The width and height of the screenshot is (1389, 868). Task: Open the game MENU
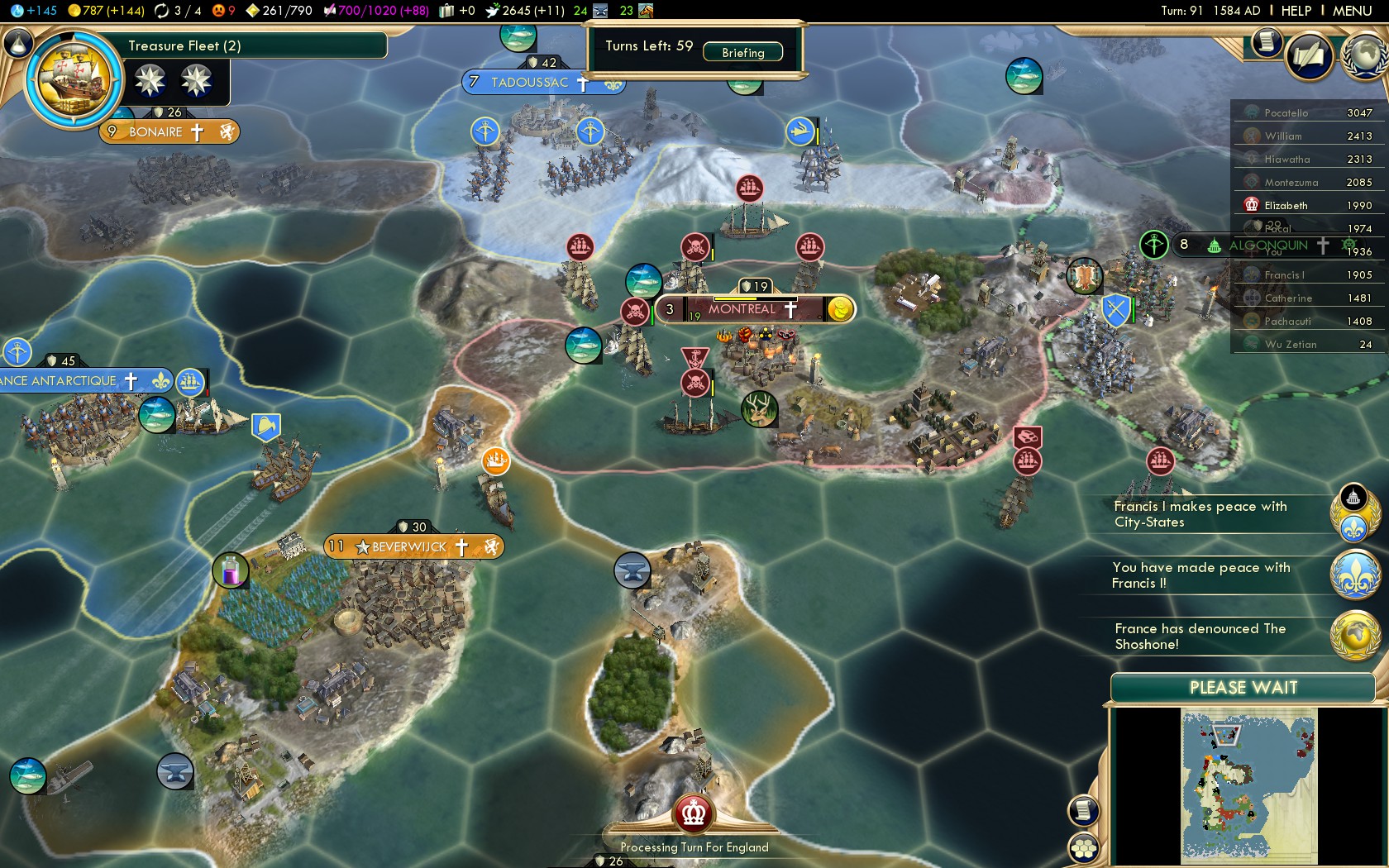[1352, 11]
